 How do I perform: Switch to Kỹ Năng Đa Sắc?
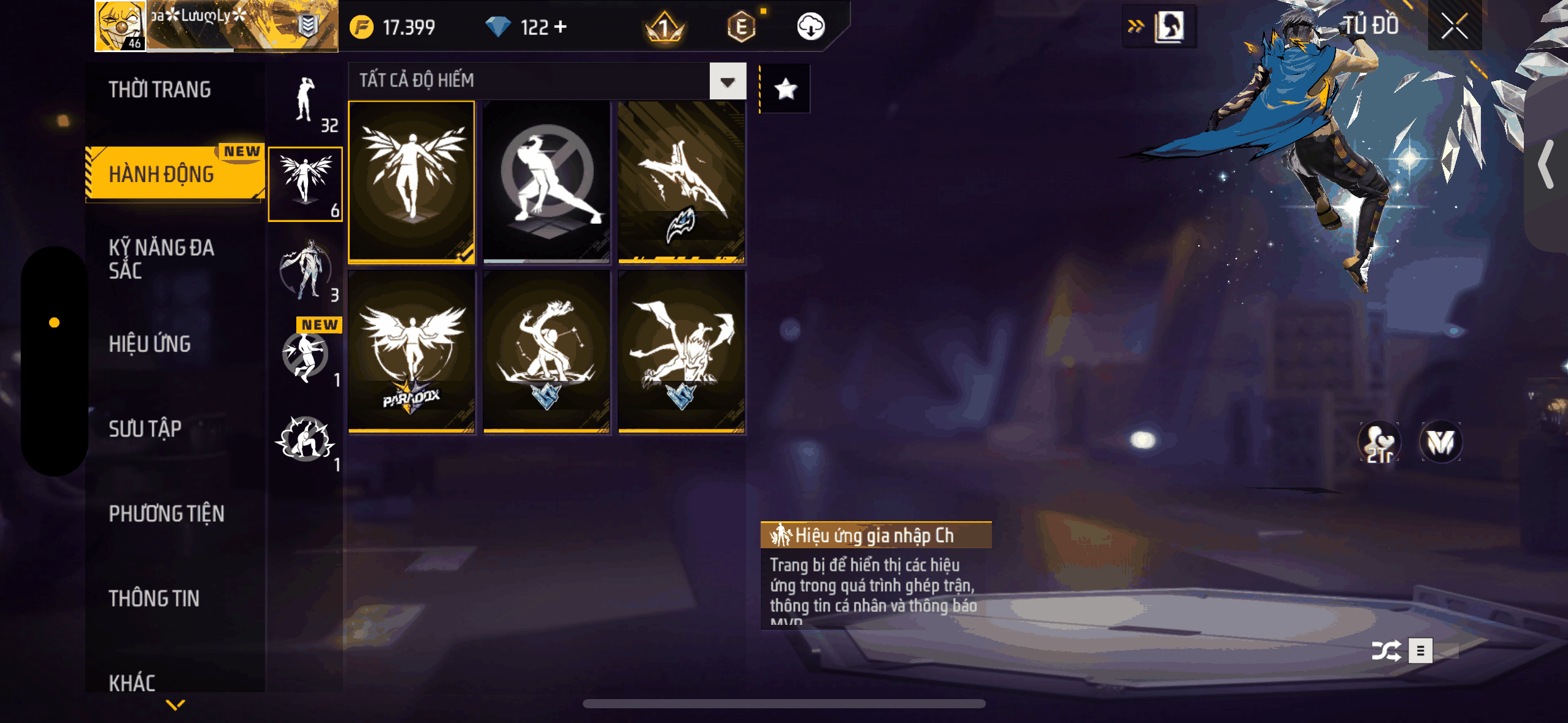tap(162, 259)
